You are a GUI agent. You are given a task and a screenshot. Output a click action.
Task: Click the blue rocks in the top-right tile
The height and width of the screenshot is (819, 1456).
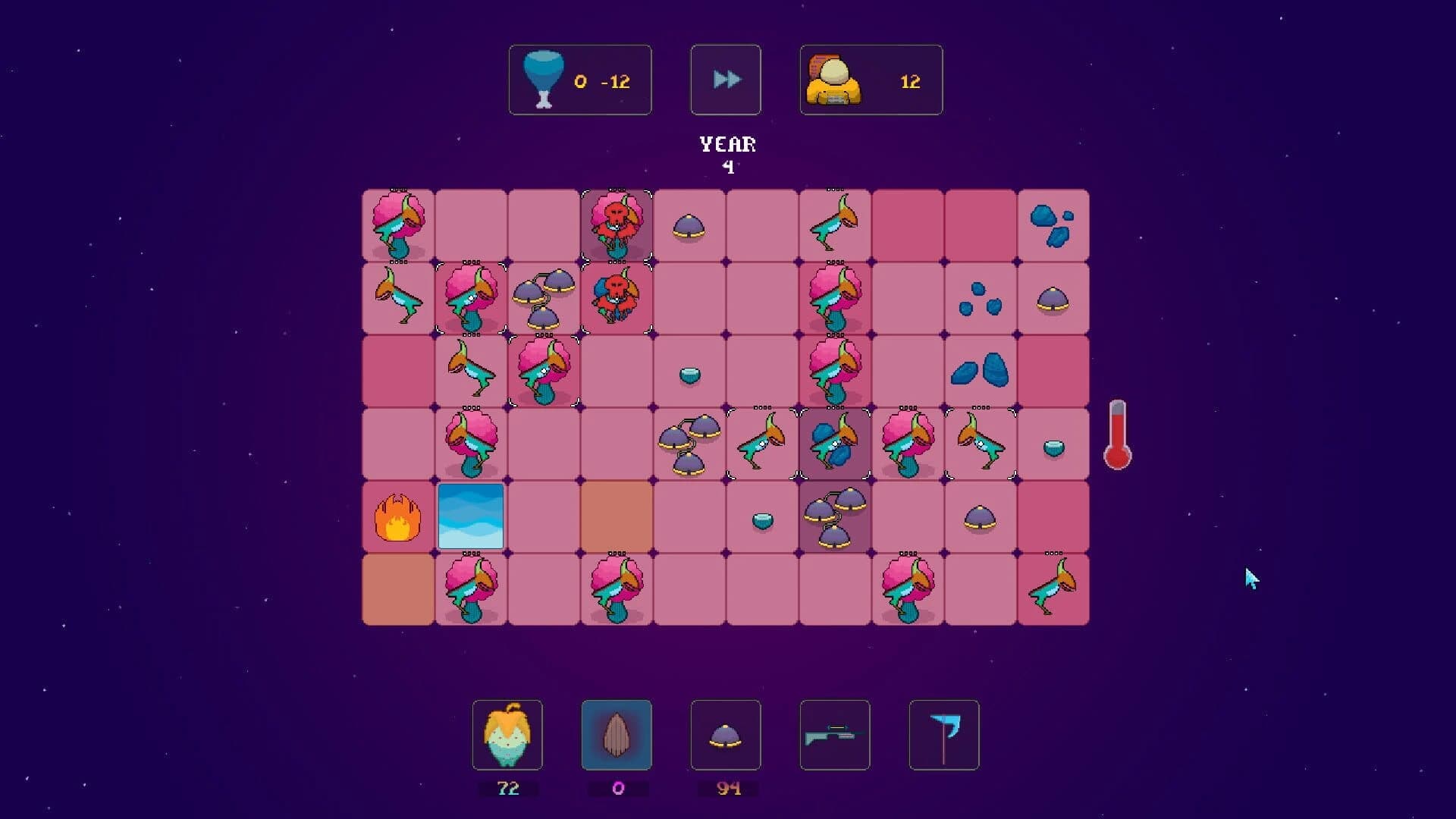pos(1053,224)
